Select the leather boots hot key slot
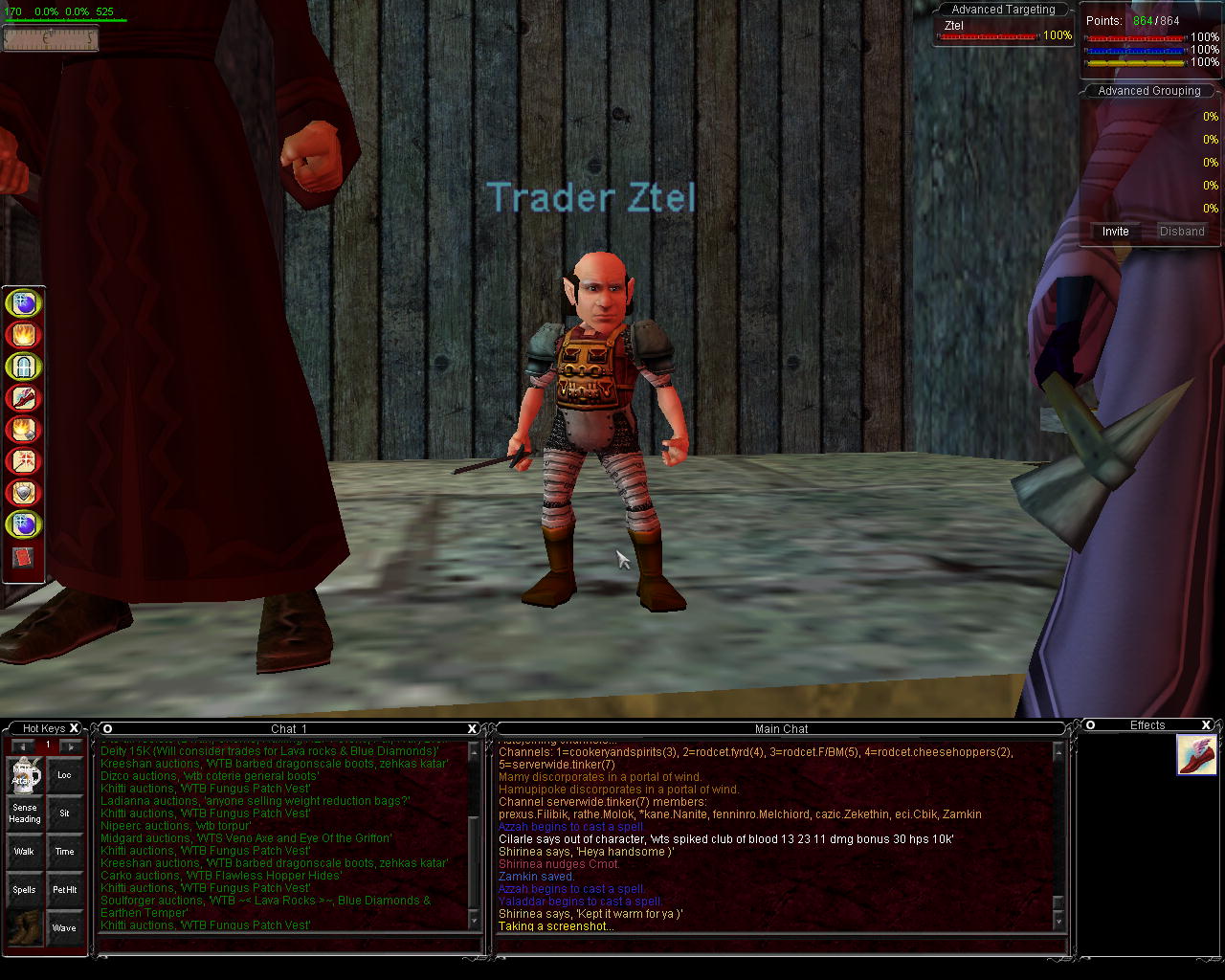This screenshot has width=1225, height=980. click(25, 928)
